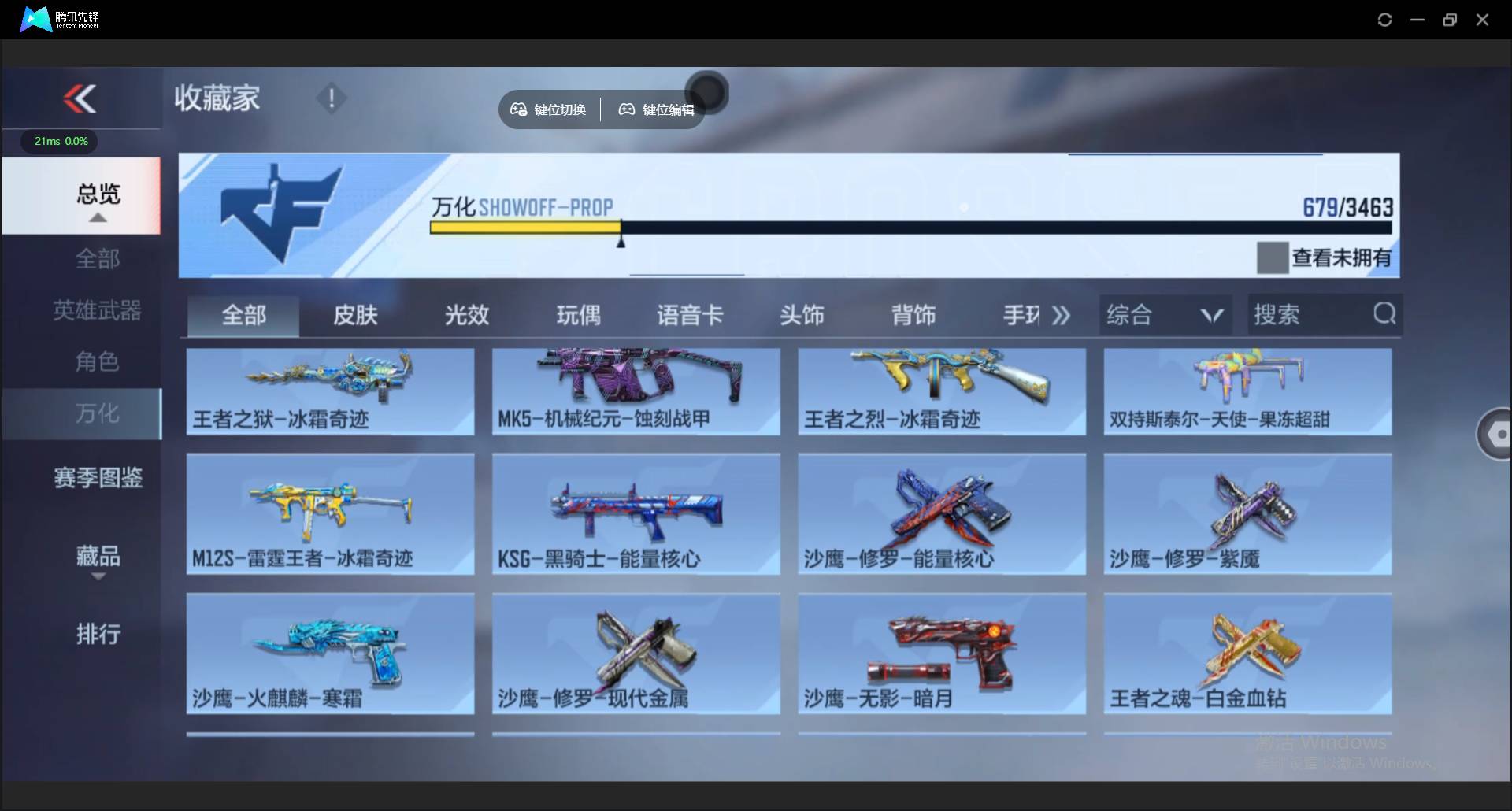Select the 万化 category in the sidebar
1512x811 pixels.
97,413
